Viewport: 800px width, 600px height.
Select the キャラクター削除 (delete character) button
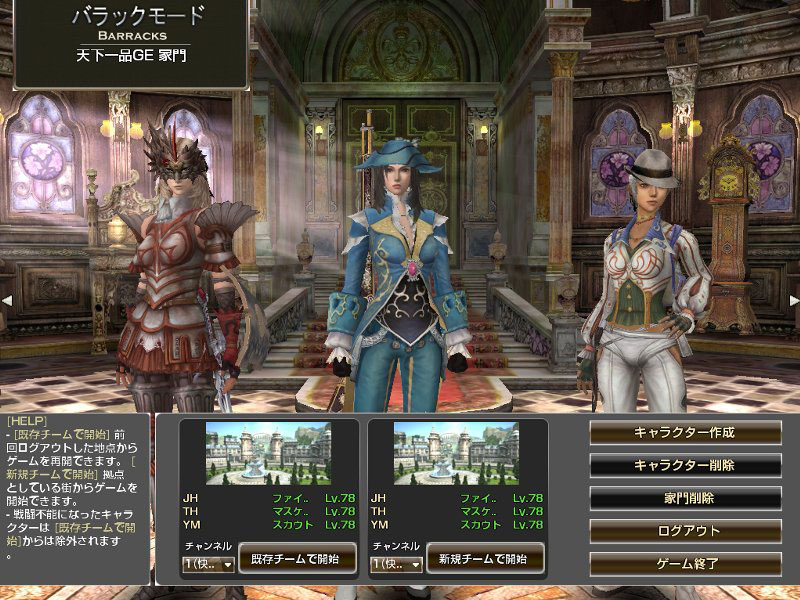[685, 465]
